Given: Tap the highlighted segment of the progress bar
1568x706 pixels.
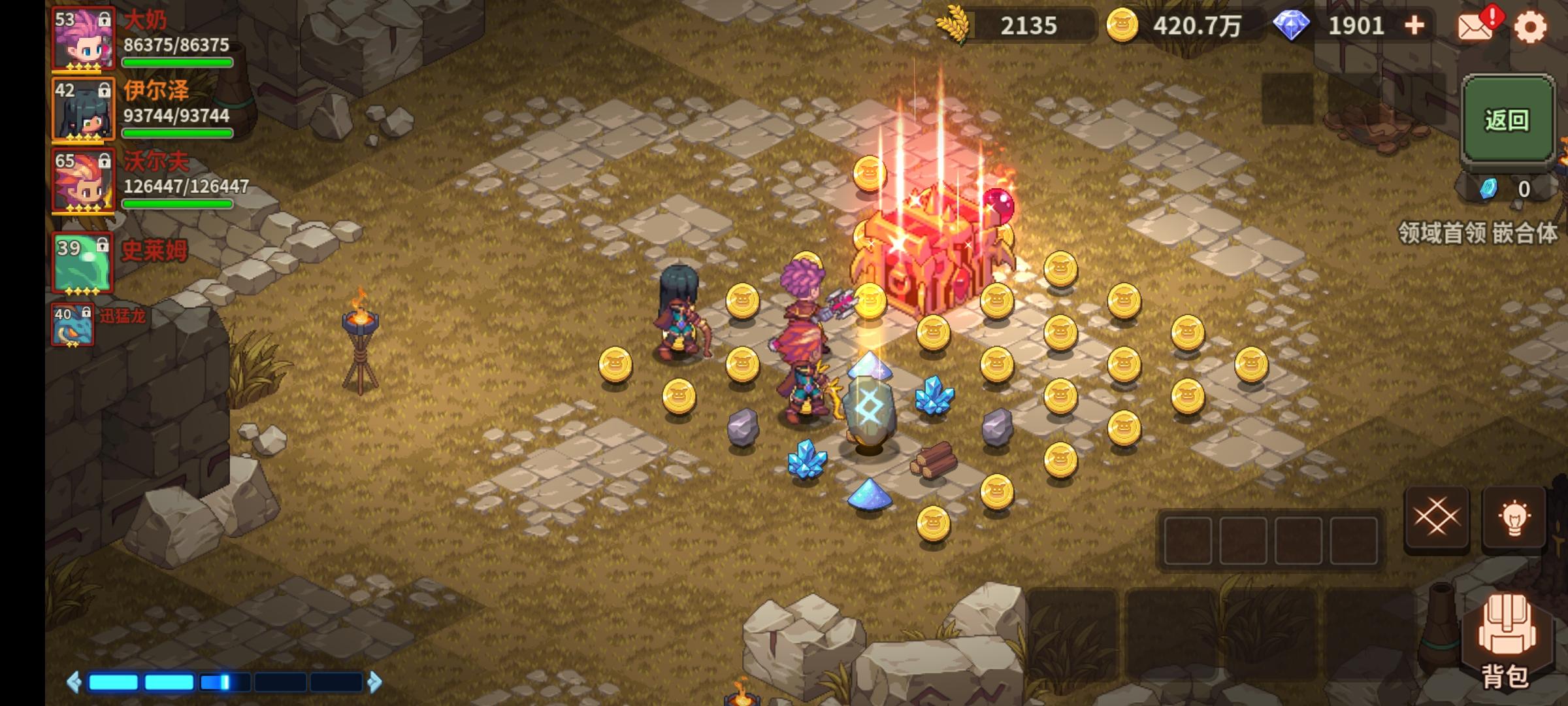Looking at the screenshot, I should click(216, 681).
